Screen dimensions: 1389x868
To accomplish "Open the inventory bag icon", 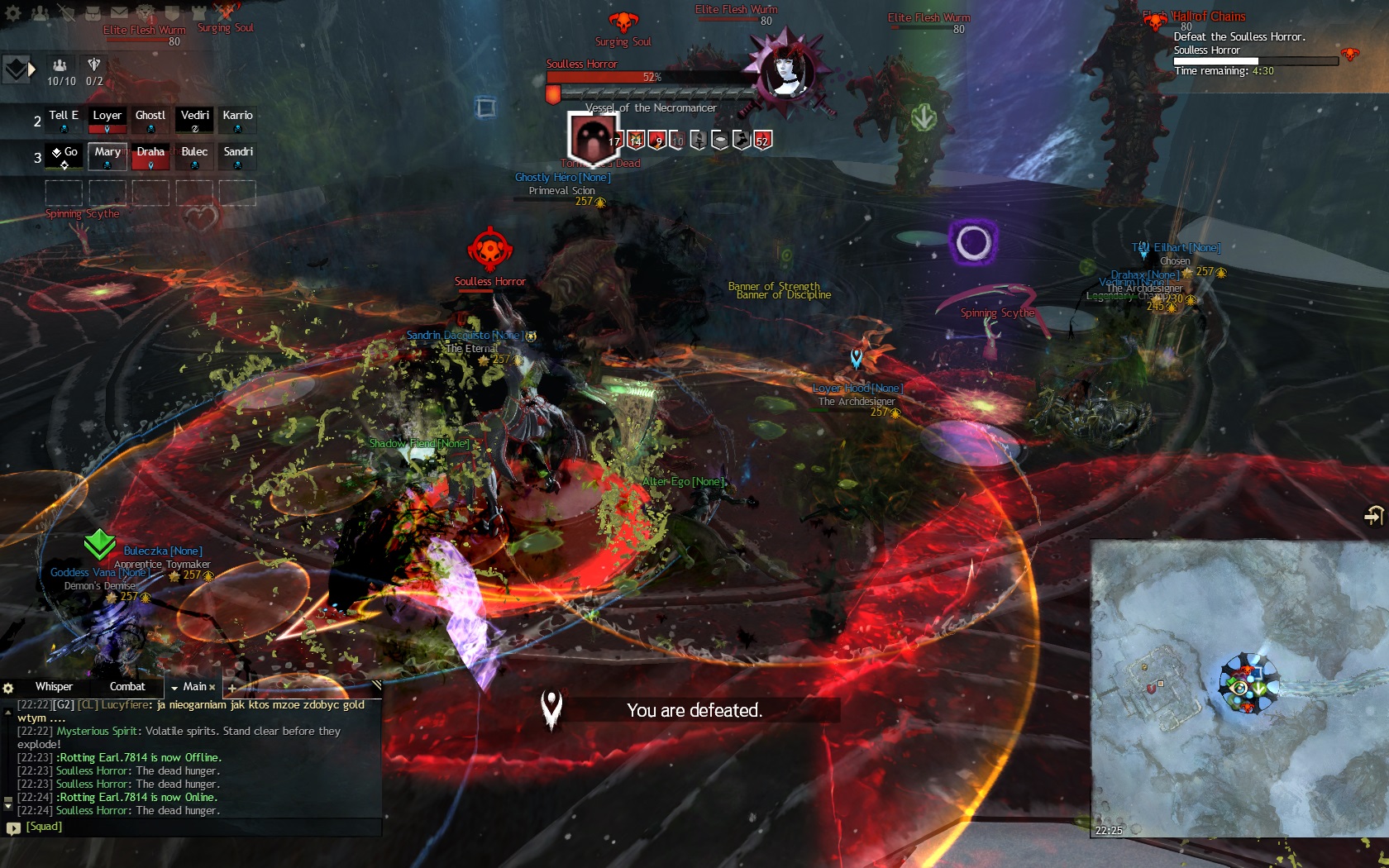I will (93, 12).
